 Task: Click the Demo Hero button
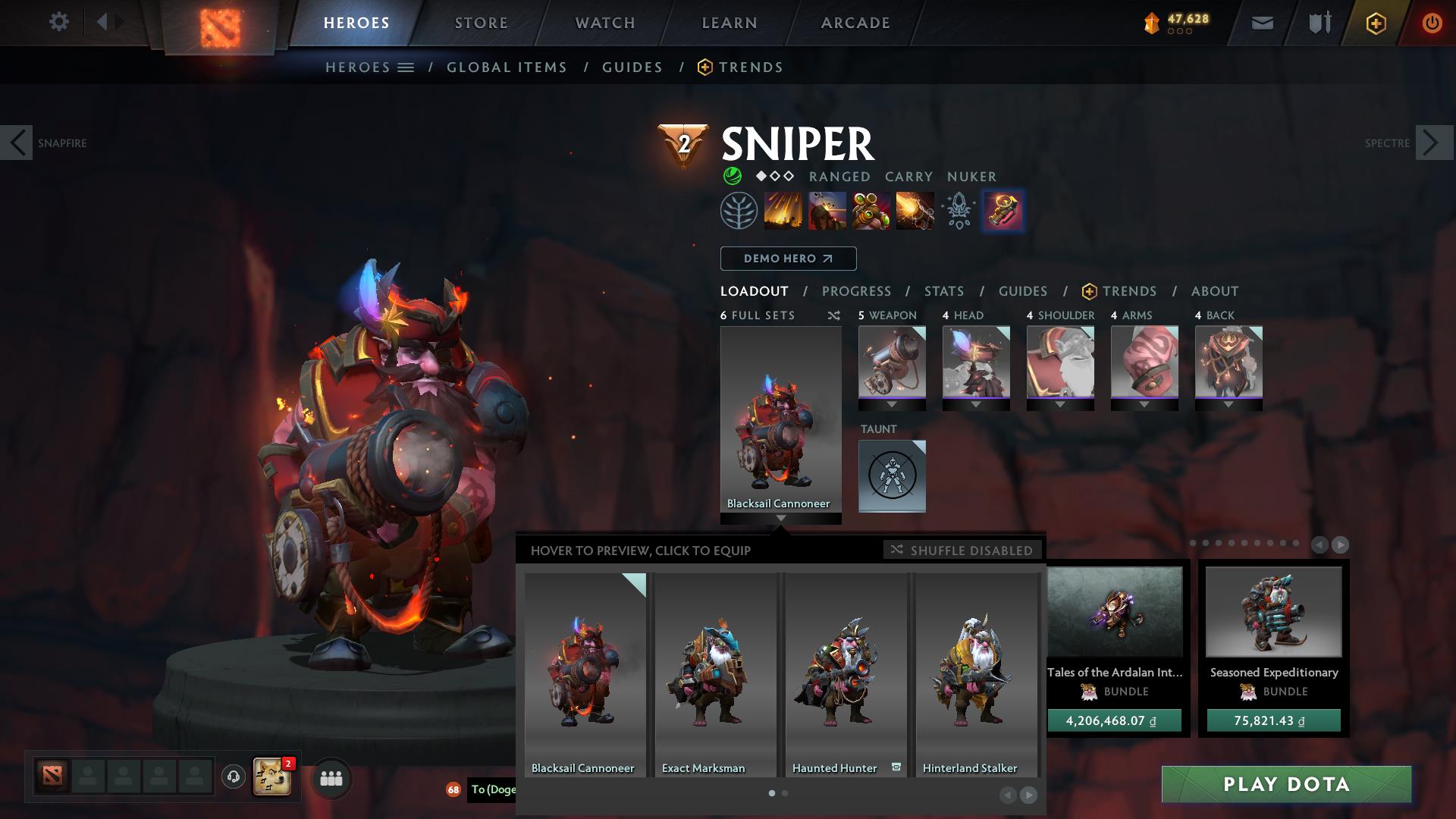pyautogui.click(x=788, y=259)
